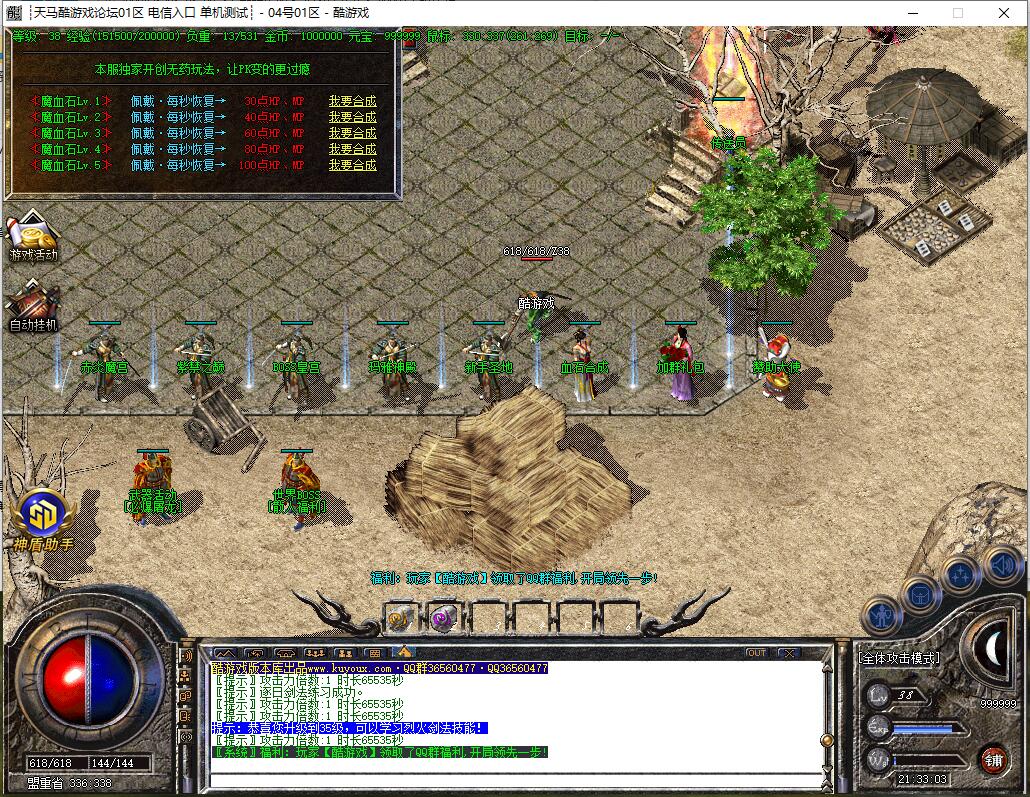Select 我要合成 for 魔血石 Lv.5
This screenshot has height=797, width=1030.
(352, 165)
